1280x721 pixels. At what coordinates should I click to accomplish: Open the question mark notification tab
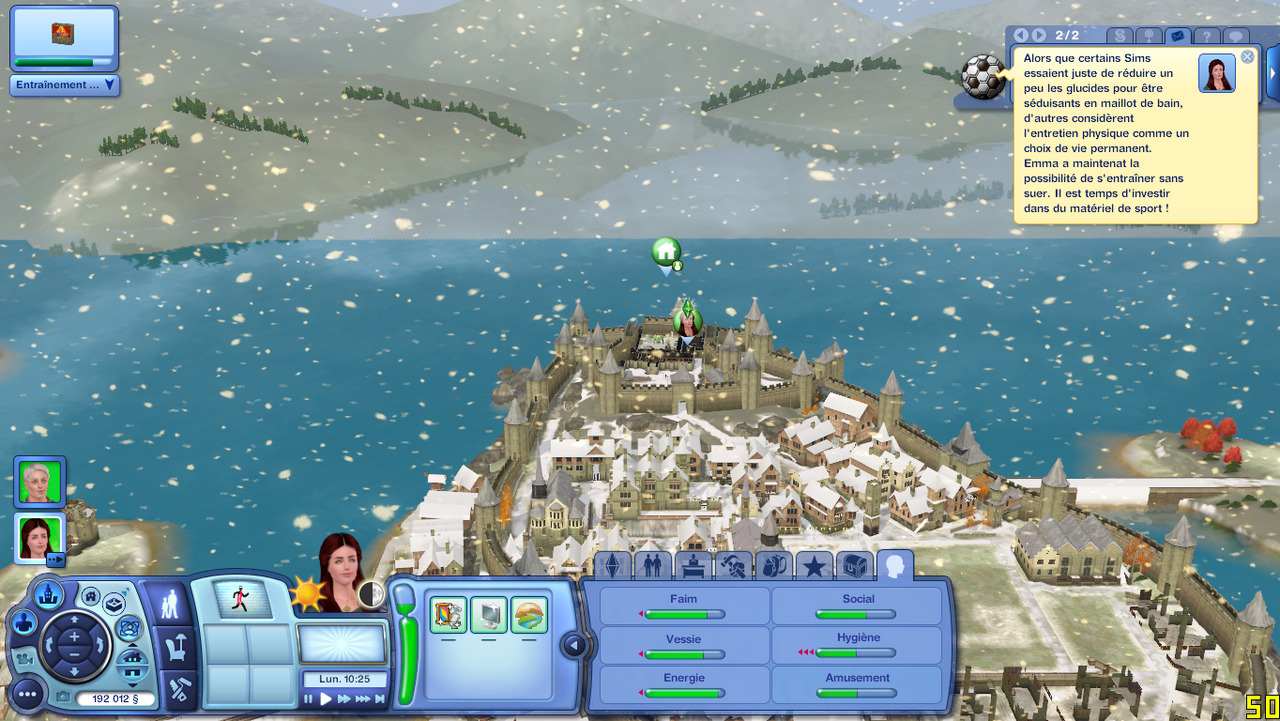click(1207, 36)
